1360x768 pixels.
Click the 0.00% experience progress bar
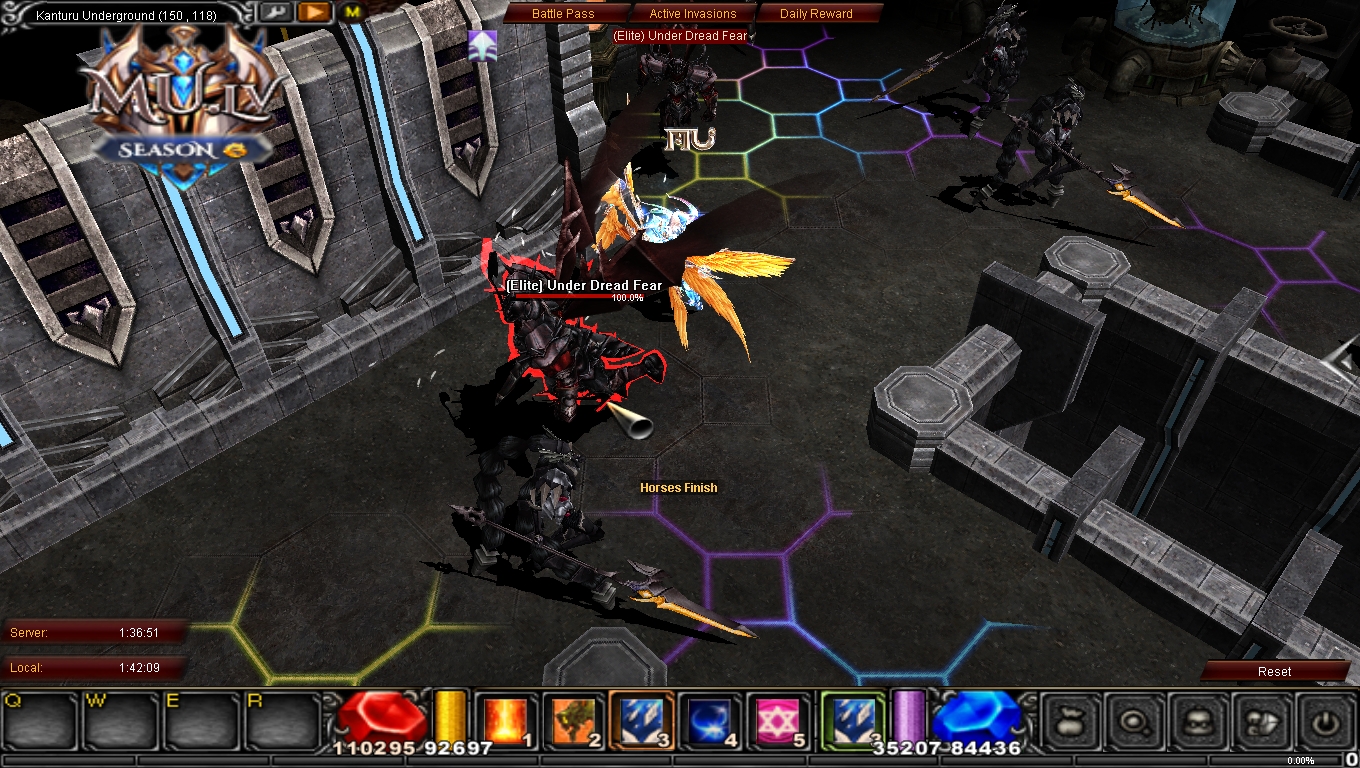pyautogui.click(x=1301, y=759)
